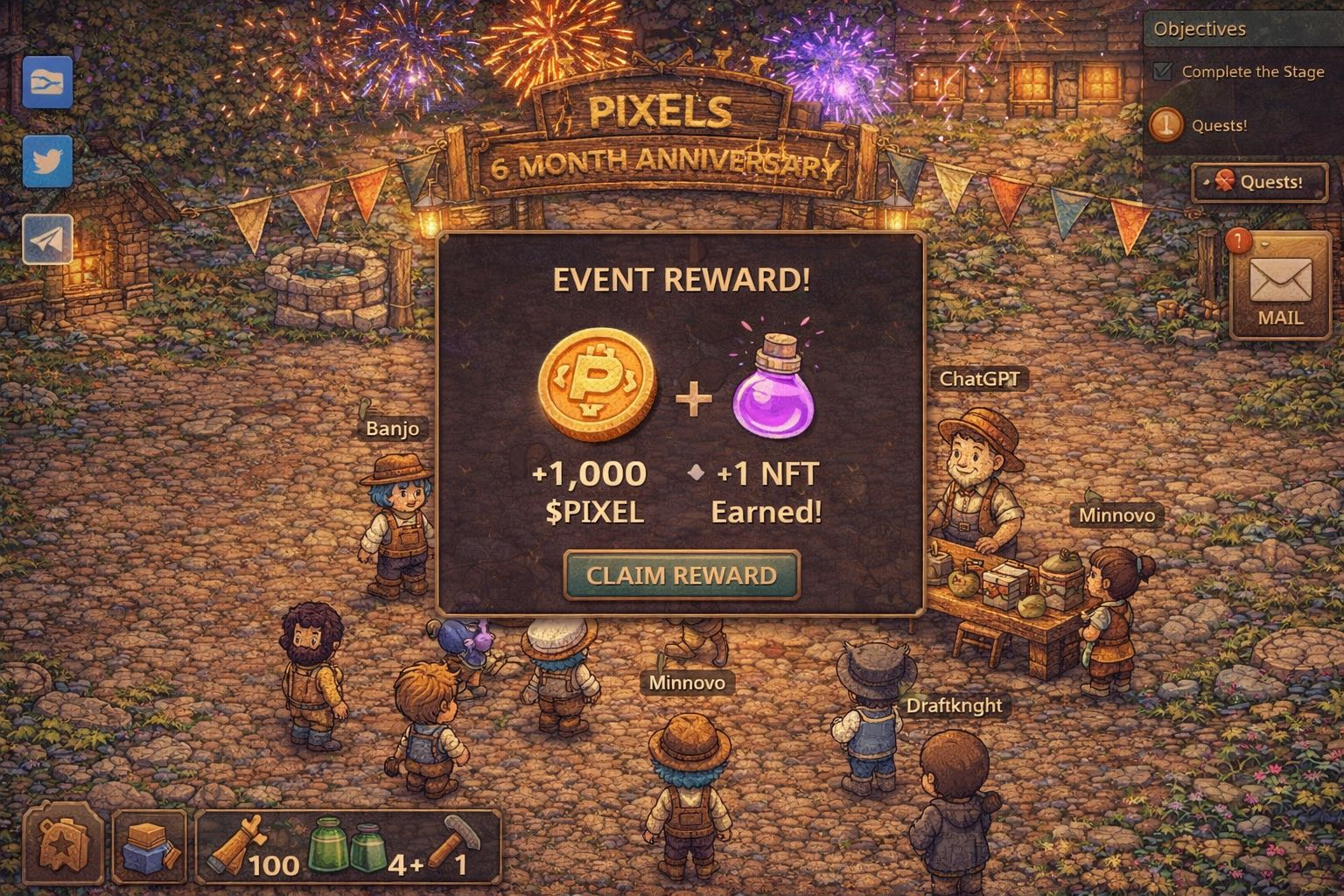
Task: Select the round orange Quests! objective icon
Action: click(1166, 125)
